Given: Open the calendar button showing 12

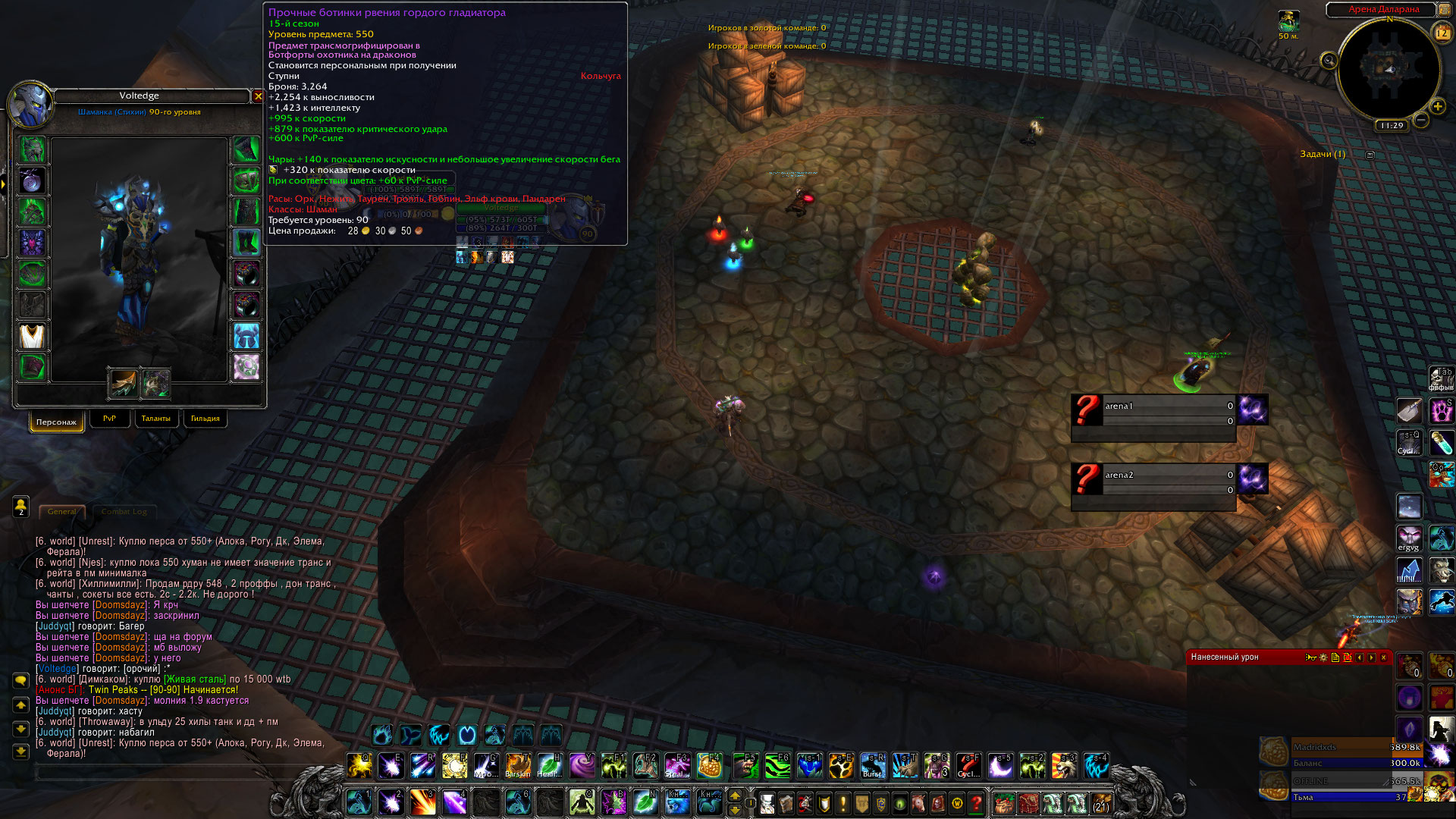Looking at the screenshot, I should click(1441, 33).
